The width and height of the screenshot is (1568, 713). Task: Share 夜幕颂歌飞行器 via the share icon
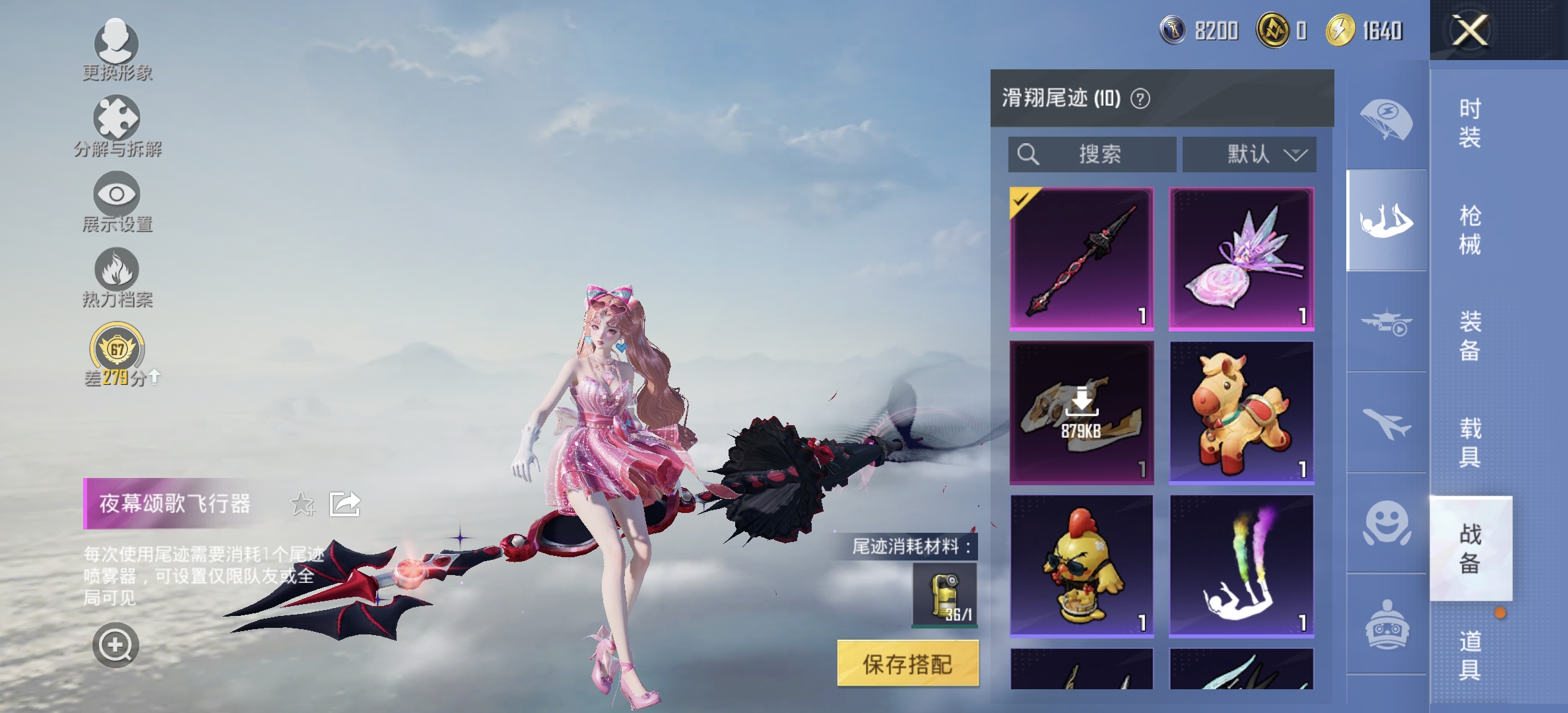pyautogui.click(x=346, y=504)
